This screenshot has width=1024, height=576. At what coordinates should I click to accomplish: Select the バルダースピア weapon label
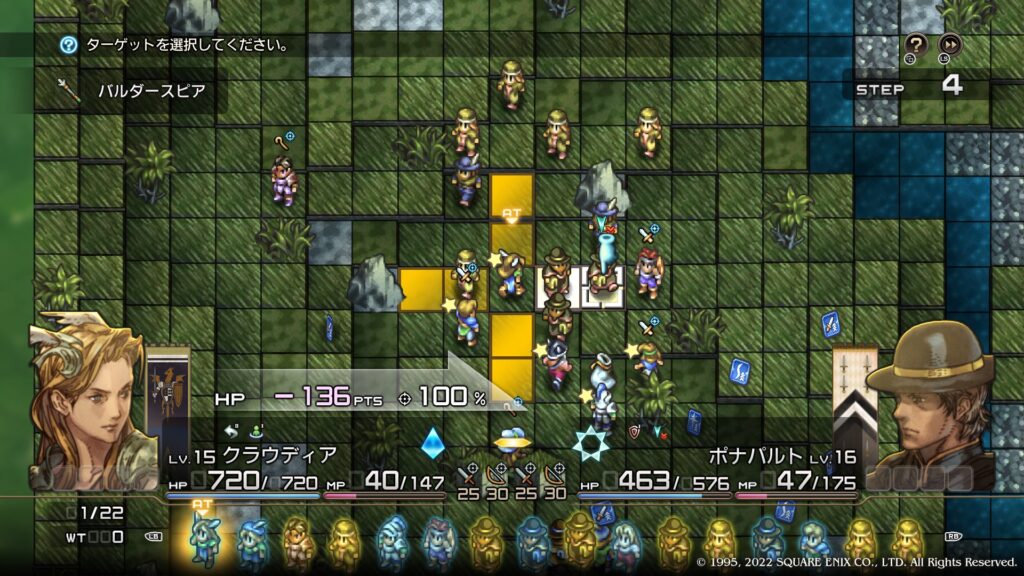click(x=151, y=91)
